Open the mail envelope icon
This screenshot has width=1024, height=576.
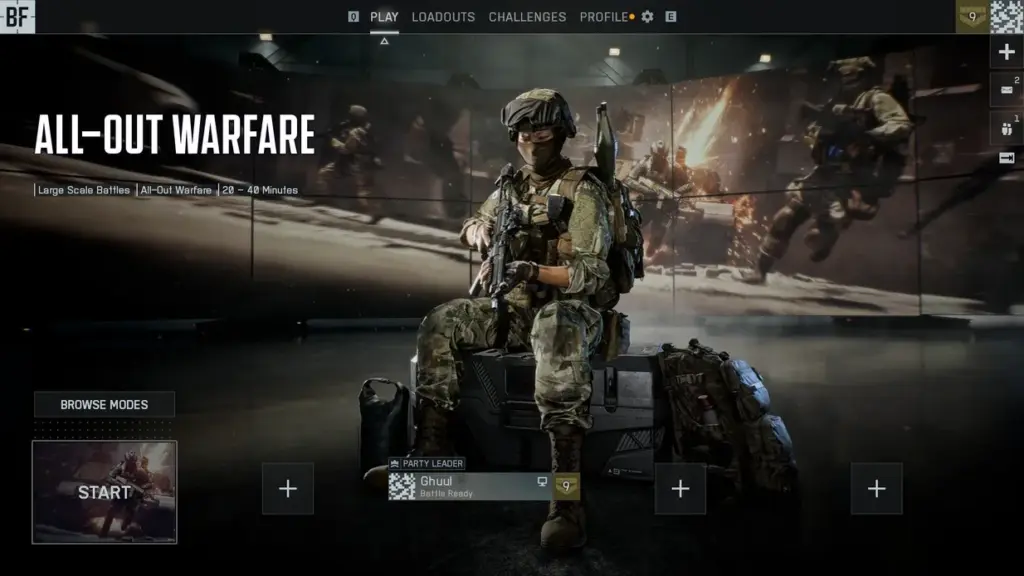tap(1006, 89)
